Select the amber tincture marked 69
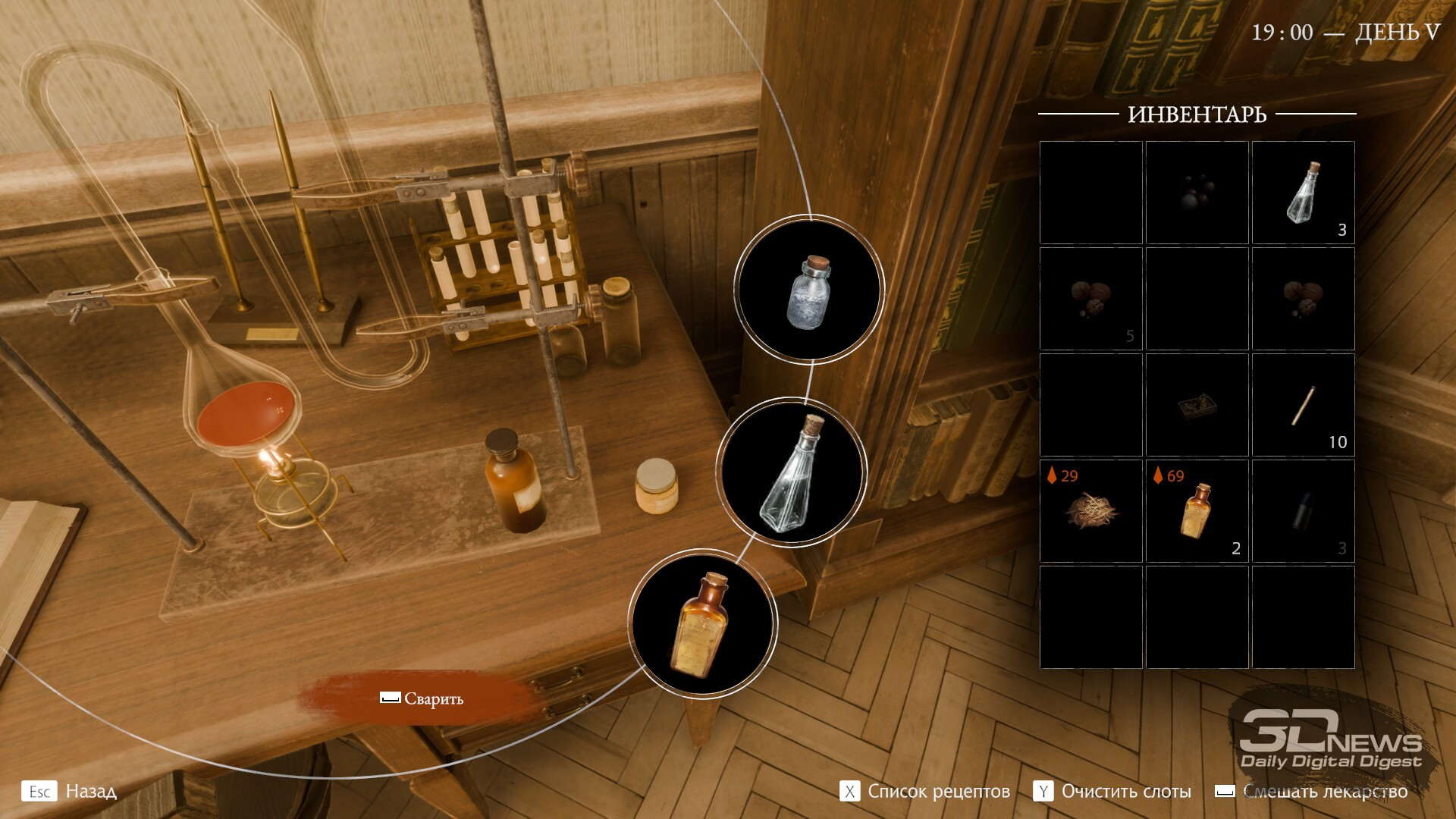The width and height of the screenshot is (1456, 819). [1197, 511]
